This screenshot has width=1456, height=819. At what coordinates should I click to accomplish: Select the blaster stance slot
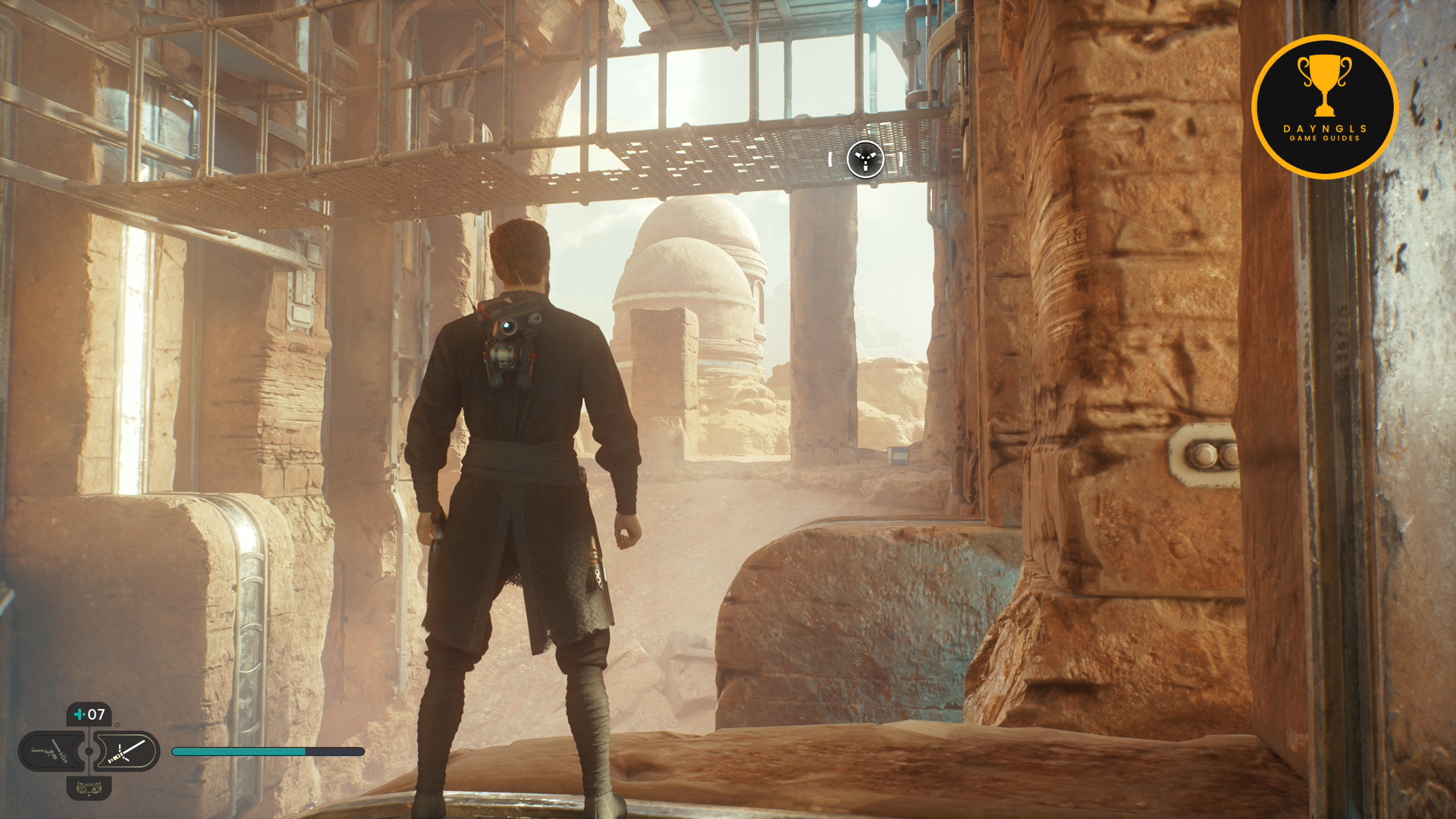click(50, 752)
